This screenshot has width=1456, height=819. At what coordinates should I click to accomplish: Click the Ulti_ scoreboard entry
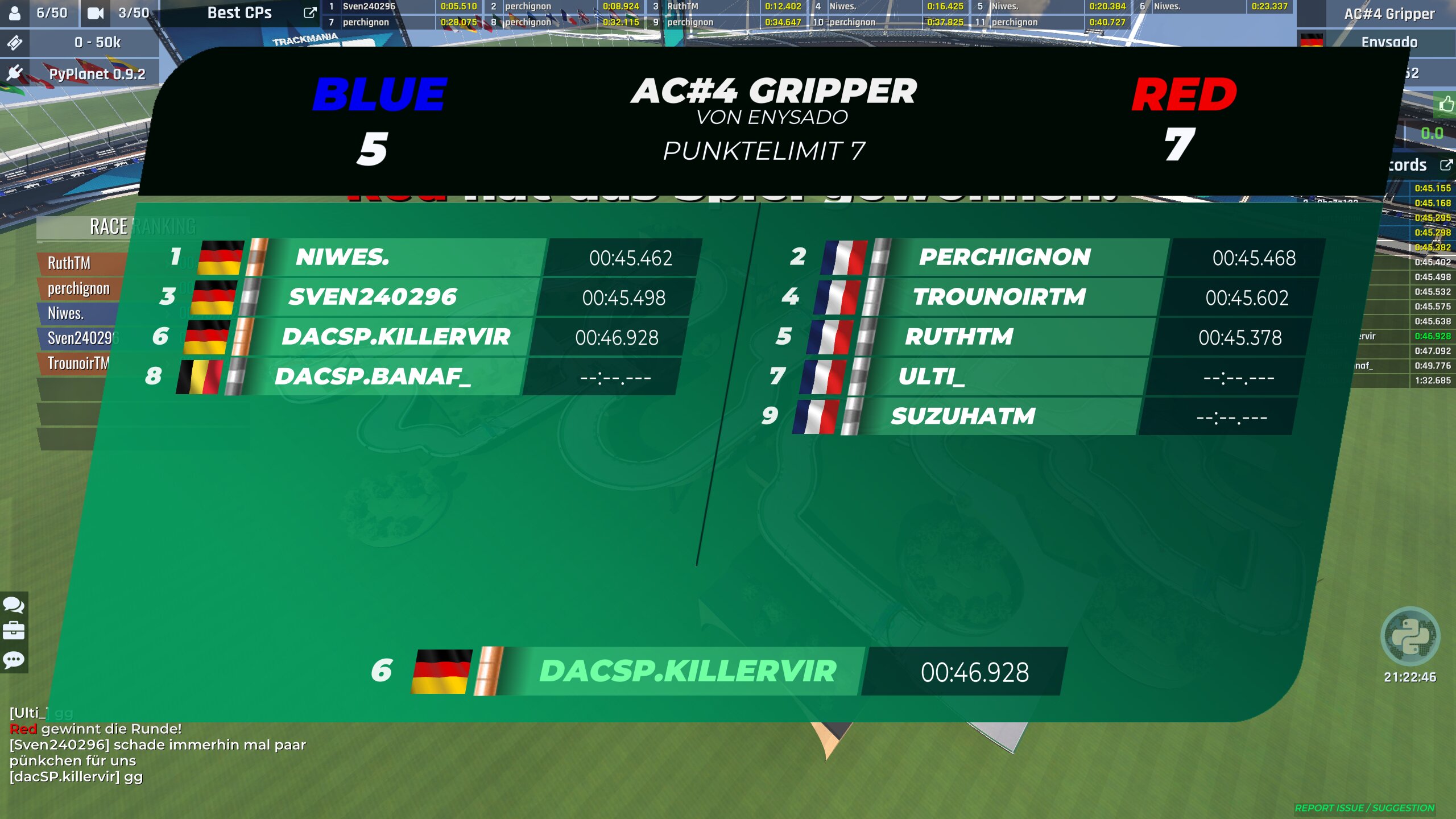click(x=931, y=377)
